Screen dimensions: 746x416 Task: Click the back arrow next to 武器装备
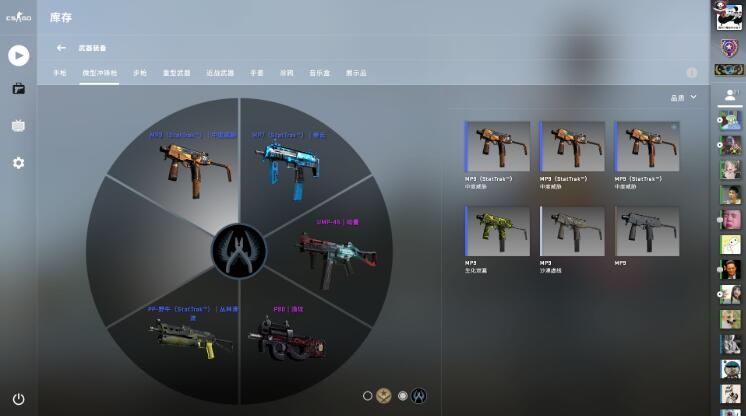coord(61,47)
